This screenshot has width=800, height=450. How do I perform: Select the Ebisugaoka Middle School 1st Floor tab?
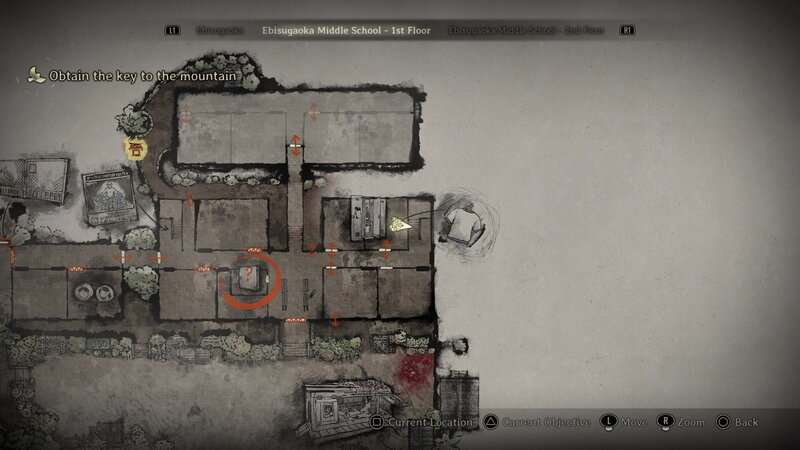pyautogui.click(x=345, y=31)
